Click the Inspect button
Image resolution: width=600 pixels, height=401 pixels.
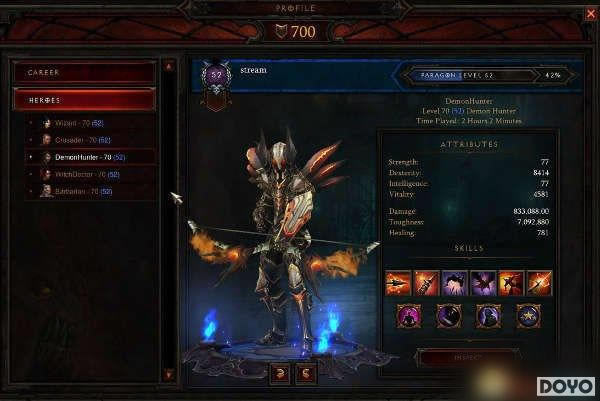click(467, 357)
